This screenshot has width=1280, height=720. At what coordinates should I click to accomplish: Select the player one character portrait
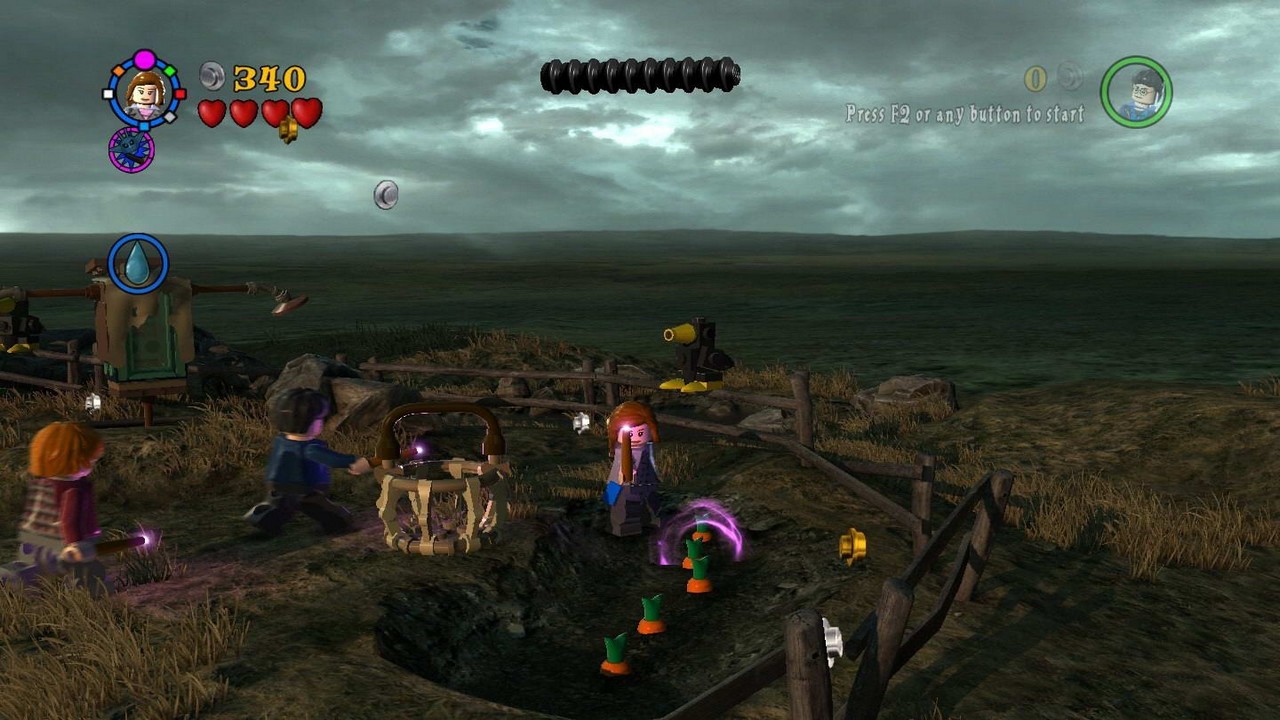coord(145,93)
